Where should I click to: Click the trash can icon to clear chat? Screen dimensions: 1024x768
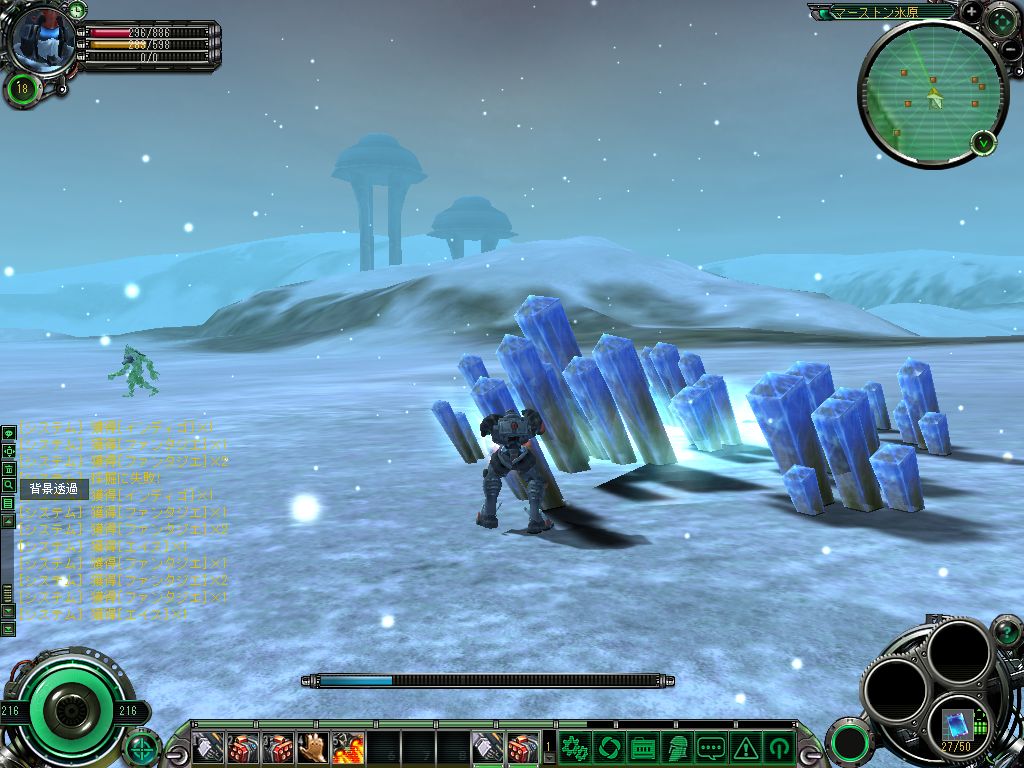[8, 468]
